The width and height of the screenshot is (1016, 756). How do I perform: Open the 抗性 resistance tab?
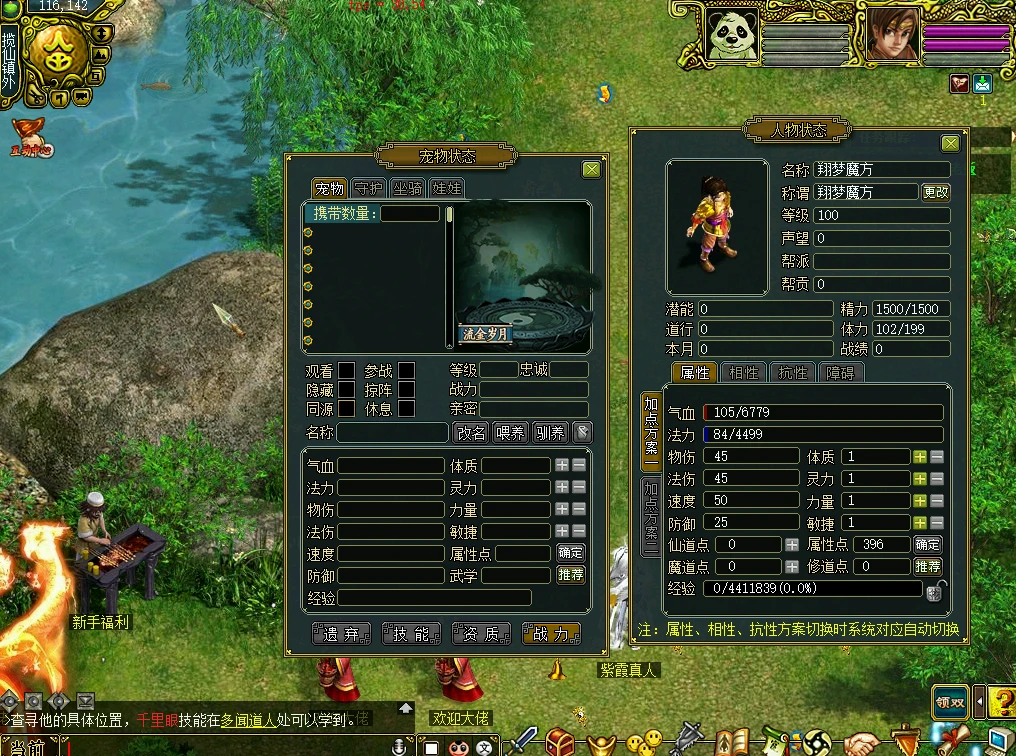pos(792,373)
